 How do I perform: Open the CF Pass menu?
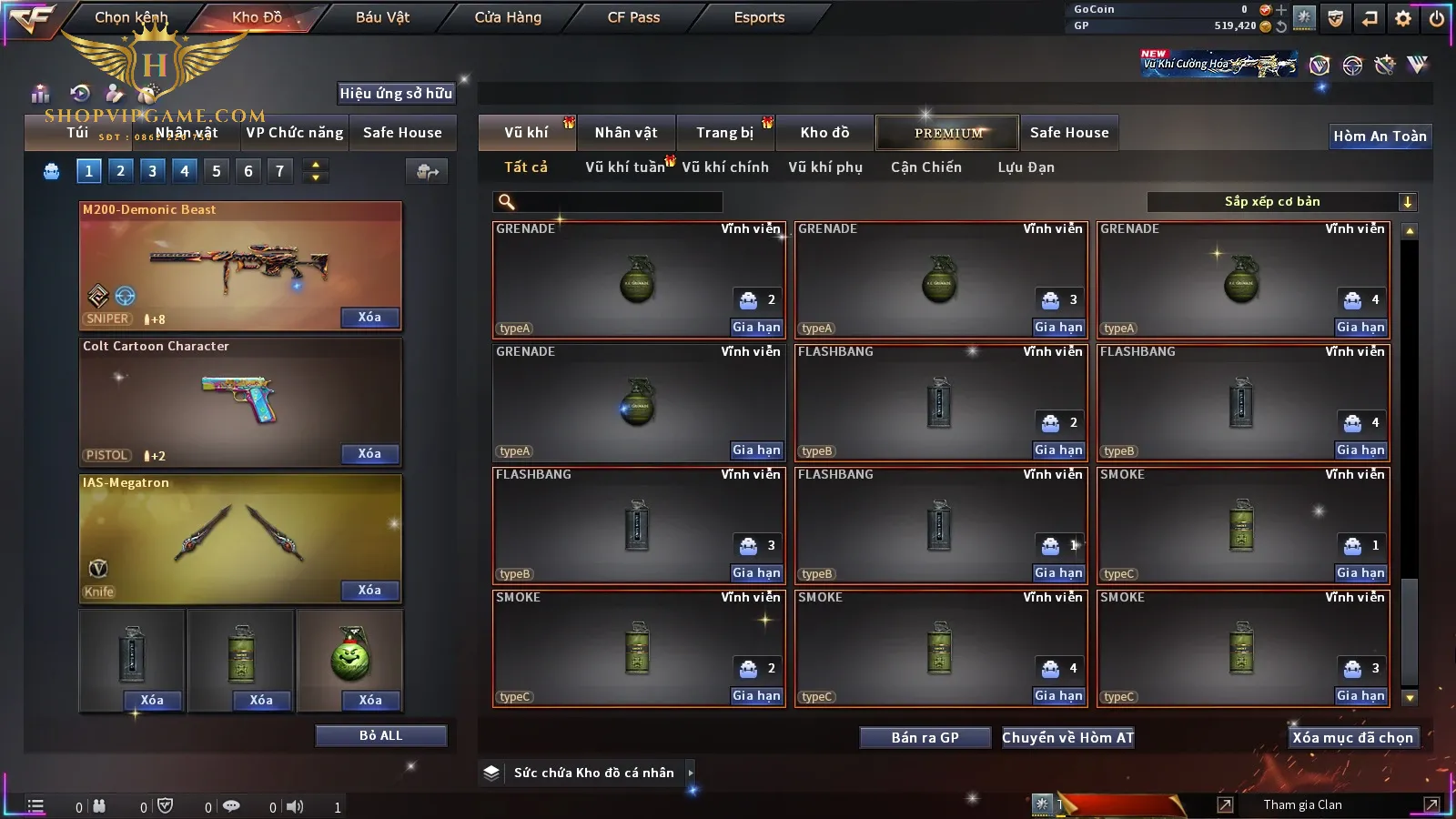[633, 17]
